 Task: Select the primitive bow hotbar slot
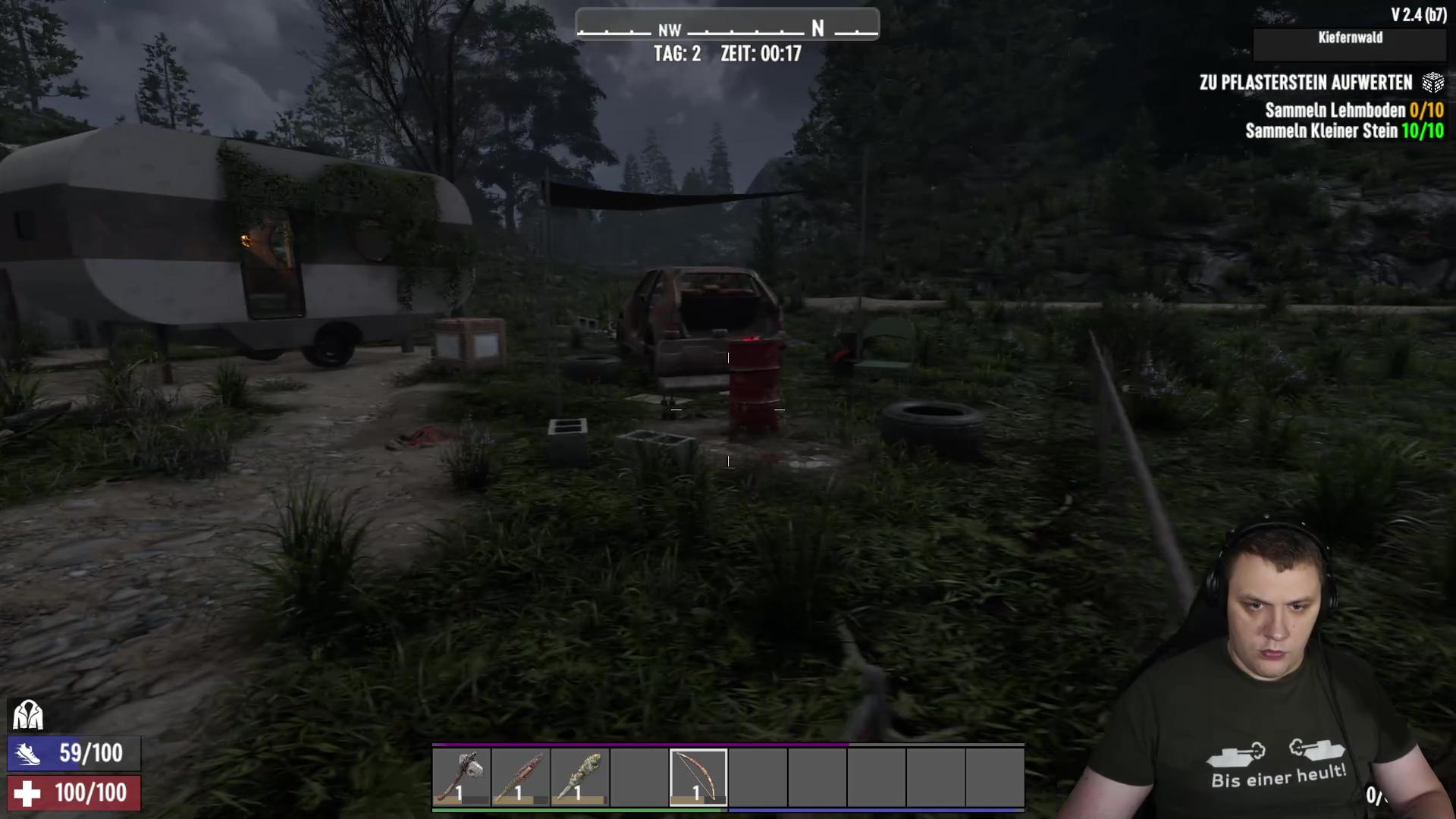pyautogui.click(x=698, y=777)
